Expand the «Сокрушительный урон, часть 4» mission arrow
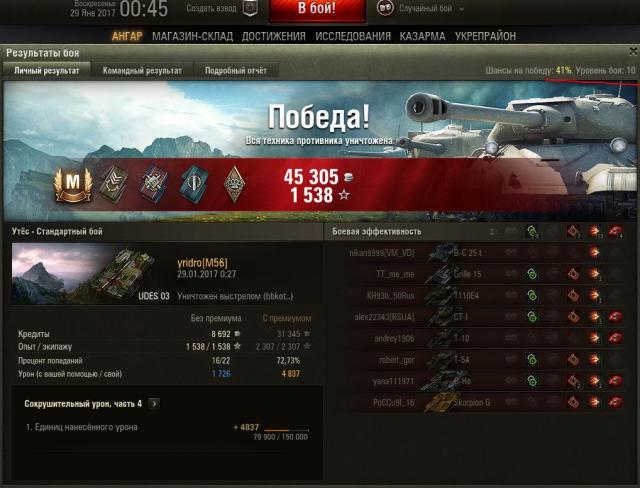Image resolution: width=640 pixels, height=488 pixels. (x=154, y=404)
